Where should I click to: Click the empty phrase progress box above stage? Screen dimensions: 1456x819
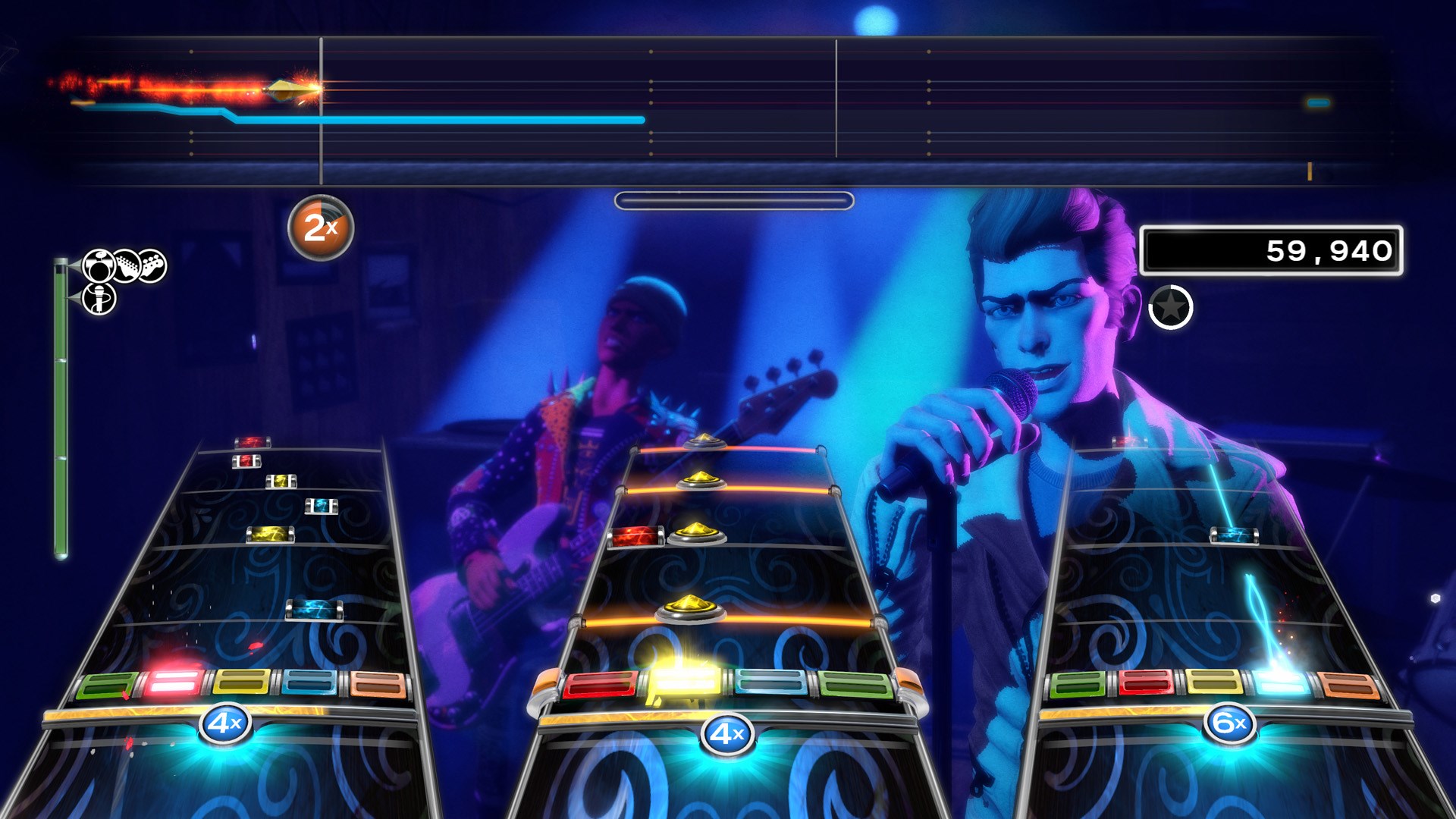pyautogui.click(x=733, y=201)
